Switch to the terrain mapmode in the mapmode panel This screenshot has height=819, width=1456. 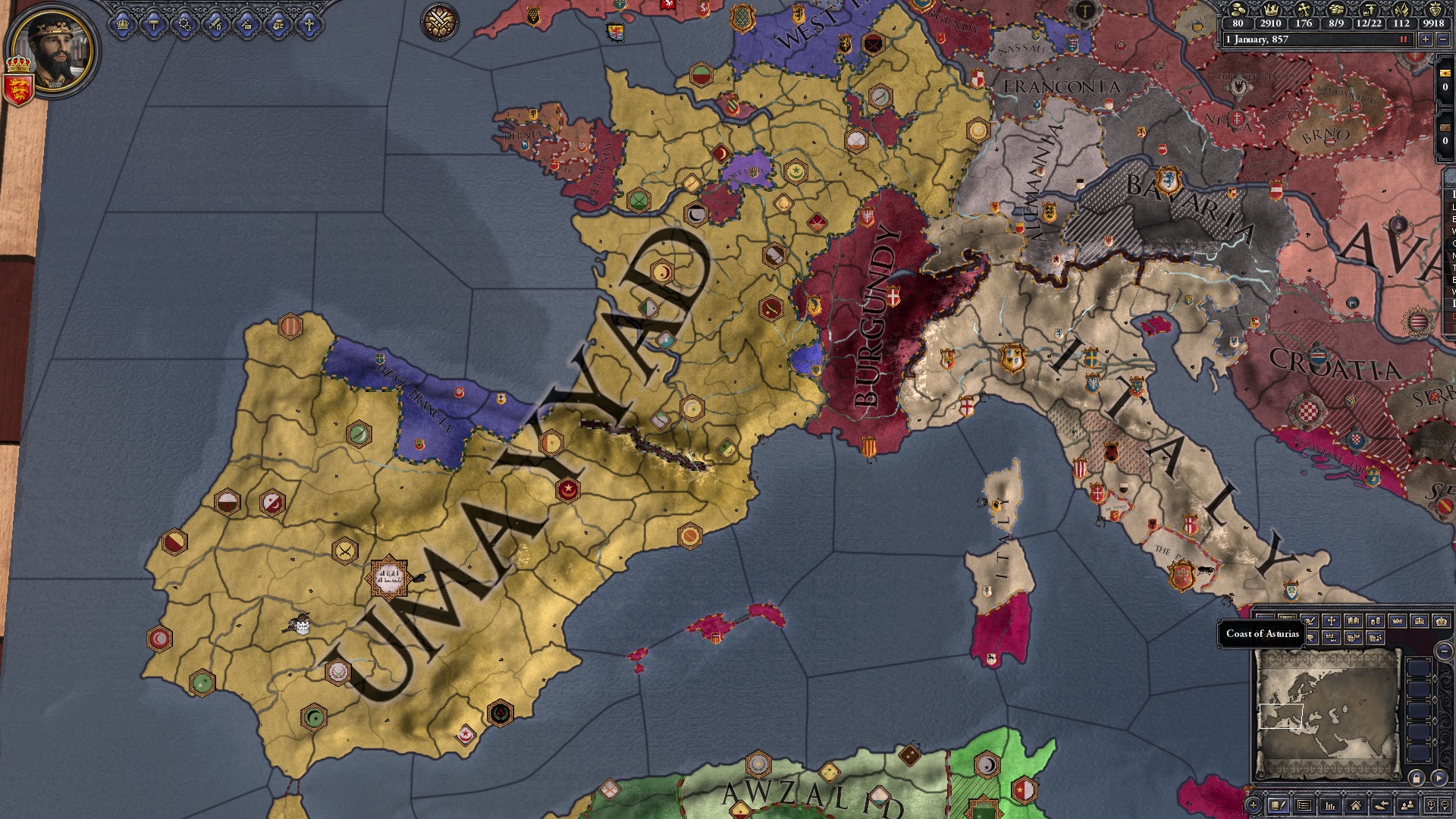(1265, 620)
